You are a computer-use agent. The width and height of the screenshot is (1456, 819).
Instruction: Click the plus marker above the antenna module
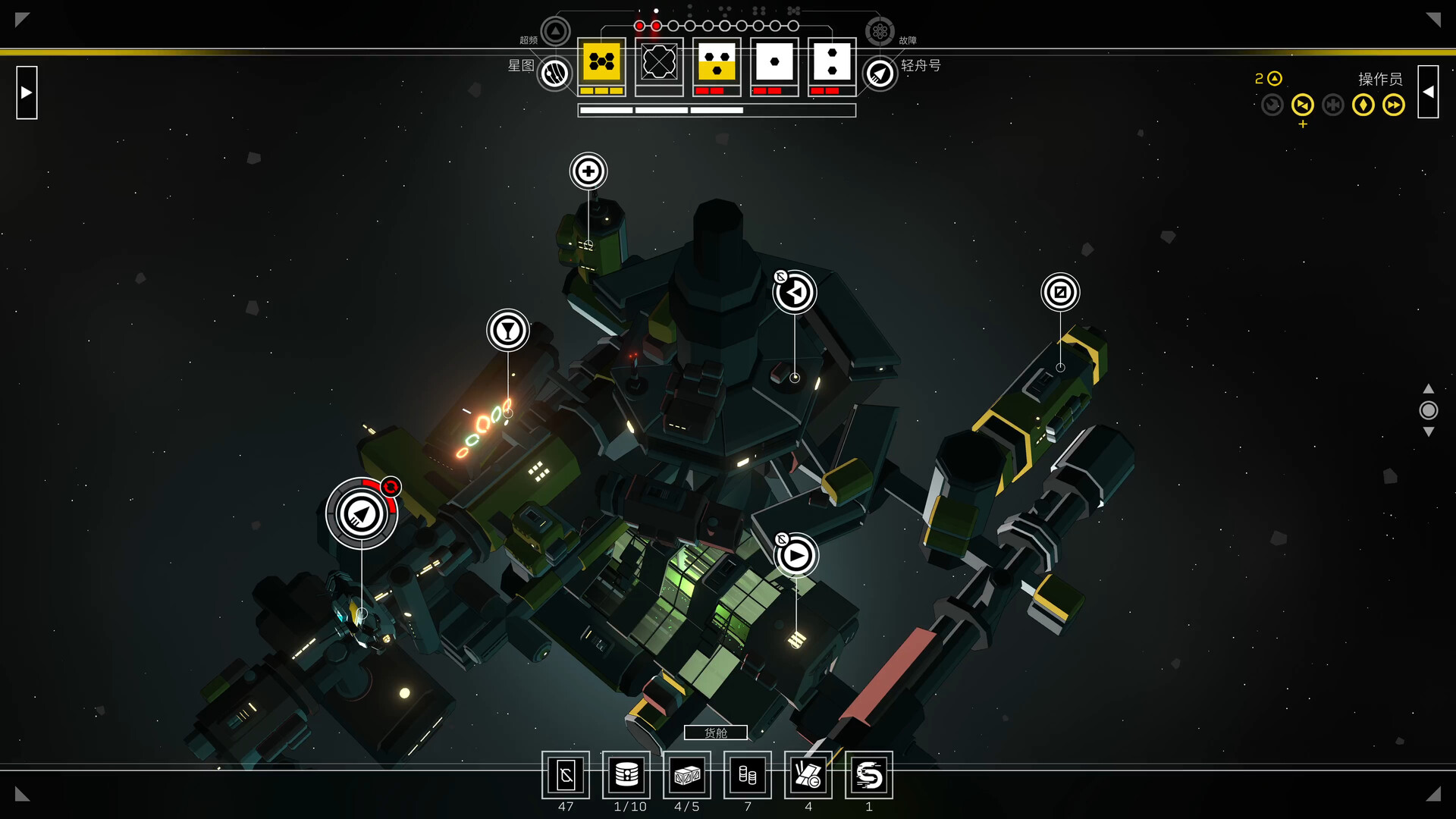(x=588, y=171)
